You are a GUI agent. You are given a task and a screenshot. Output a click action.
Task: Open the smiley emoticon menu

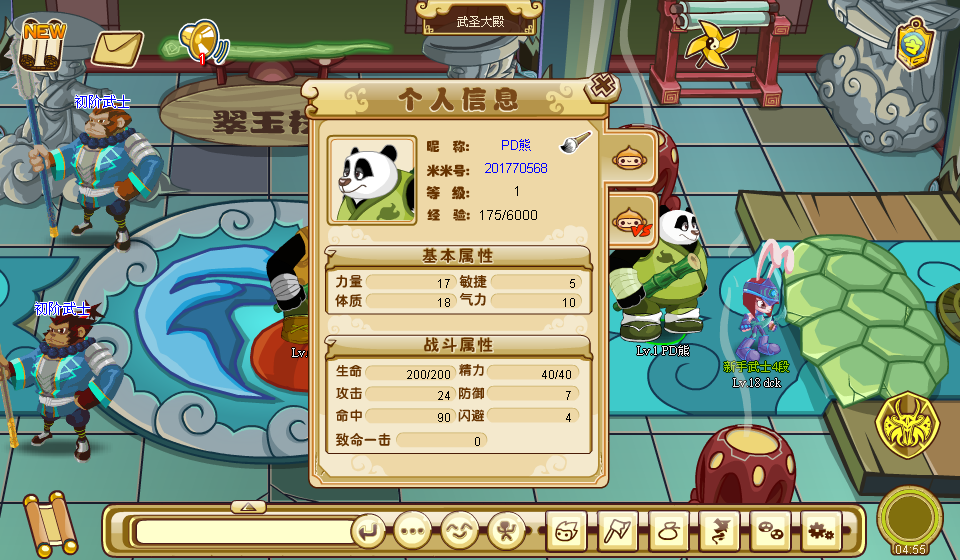[460, 530]
